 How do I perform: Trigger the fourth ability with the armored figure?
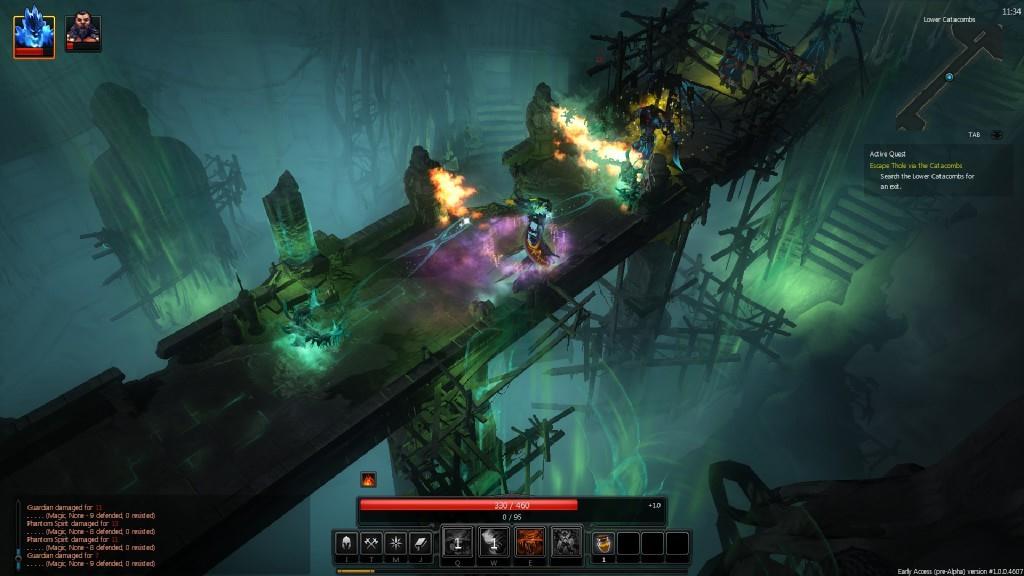(567, 542)
